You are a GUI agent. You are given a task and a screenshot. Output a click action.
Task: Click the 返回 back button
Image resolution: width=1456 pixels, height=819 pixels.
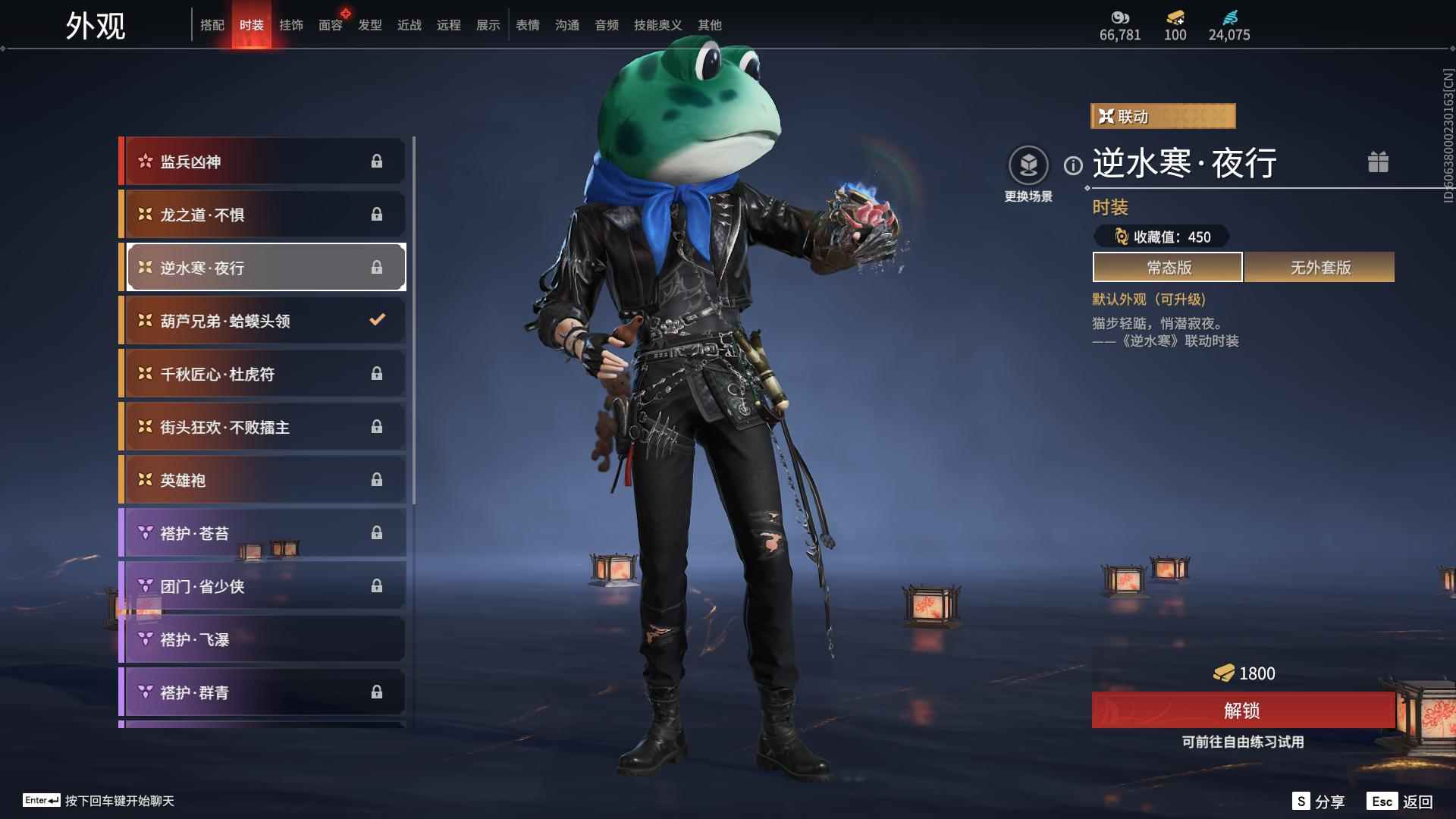tap(1401, 802)
